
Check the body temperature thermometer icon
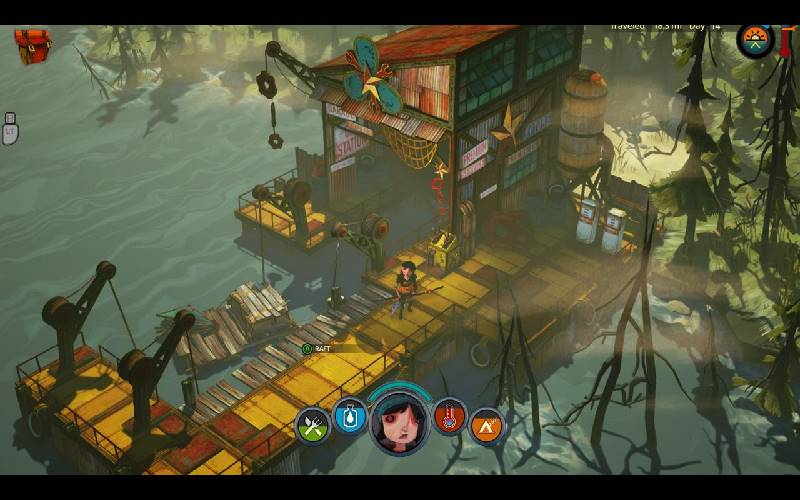(x=450, y=416)
